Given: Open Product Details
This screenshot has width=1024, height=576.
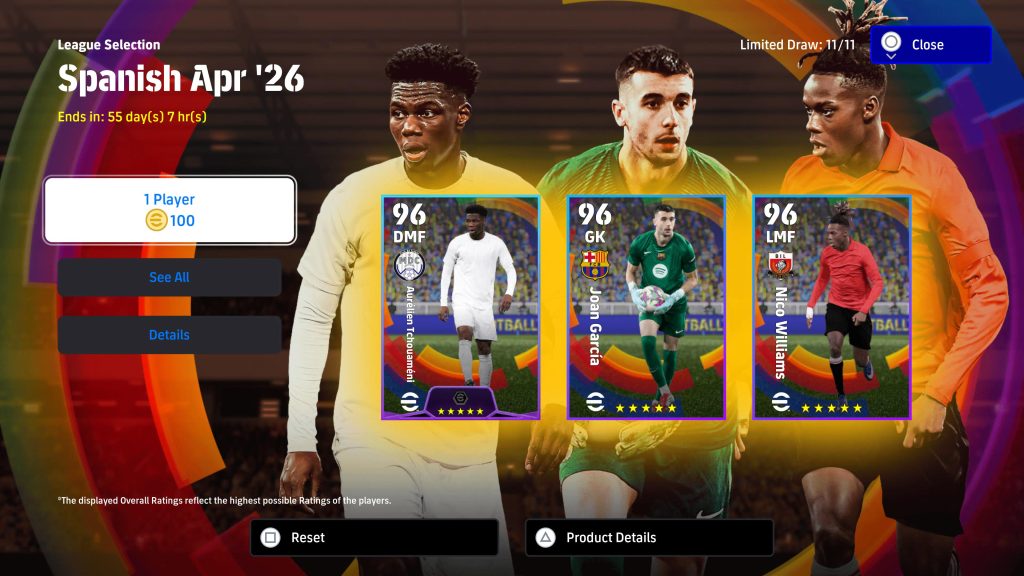Looking at the screenshot, I should click(648, 537).
